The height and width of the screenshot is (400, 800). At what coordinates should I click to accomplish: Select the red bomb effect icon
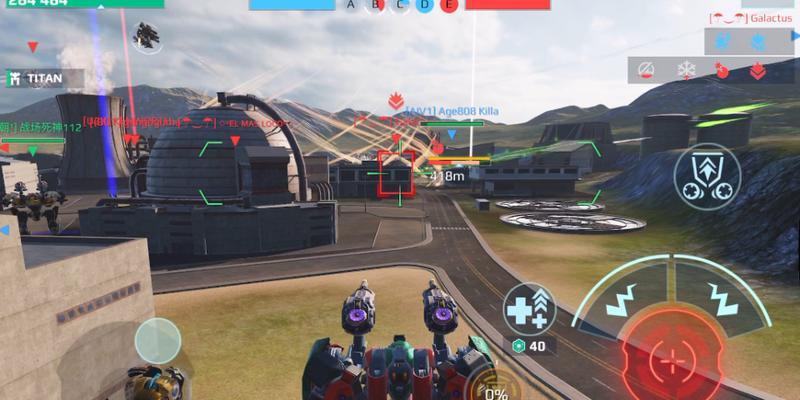722,70
